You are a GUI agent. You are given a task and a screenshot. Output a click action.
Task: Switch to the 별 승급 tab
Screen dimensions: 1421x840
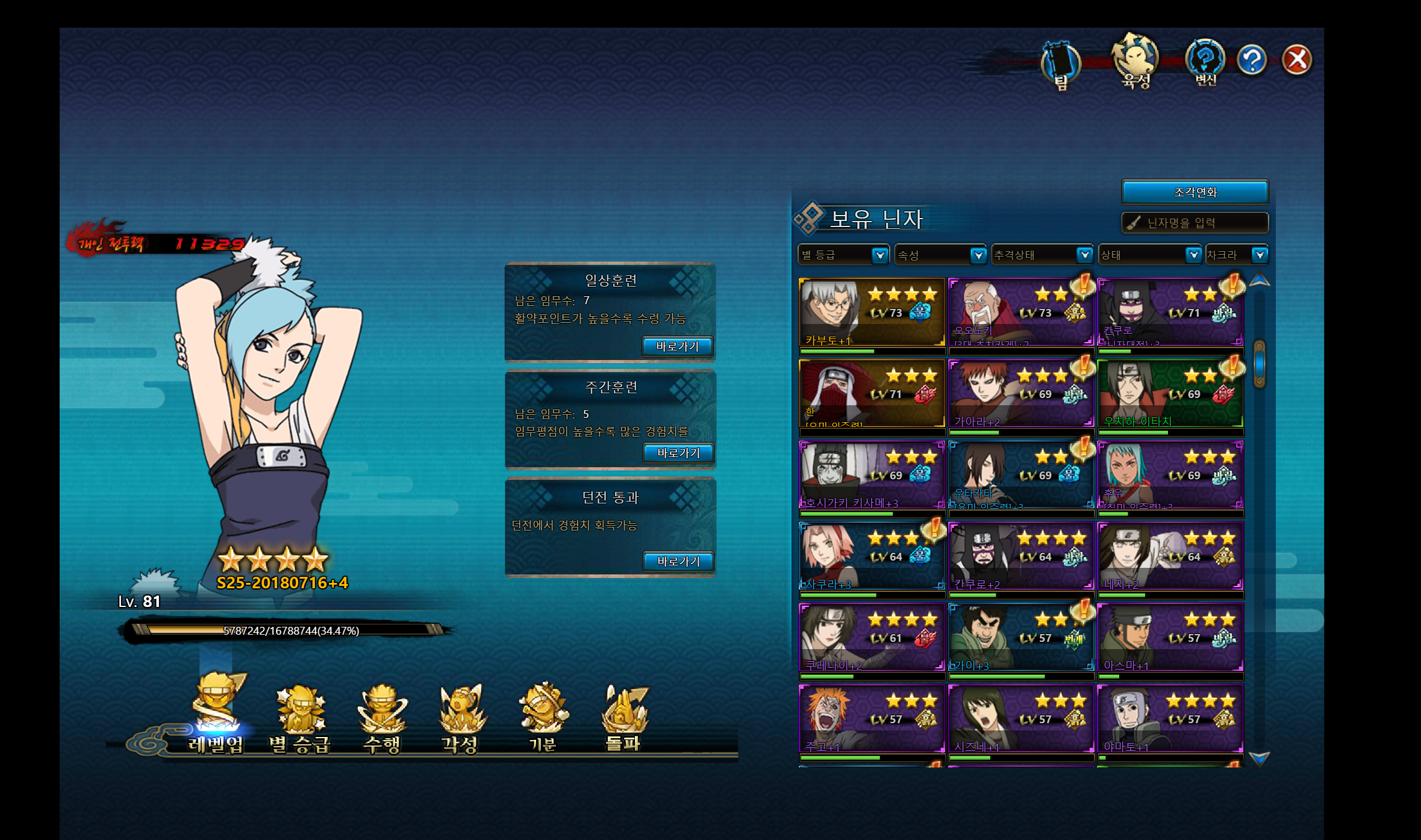(x=299, y=720)
